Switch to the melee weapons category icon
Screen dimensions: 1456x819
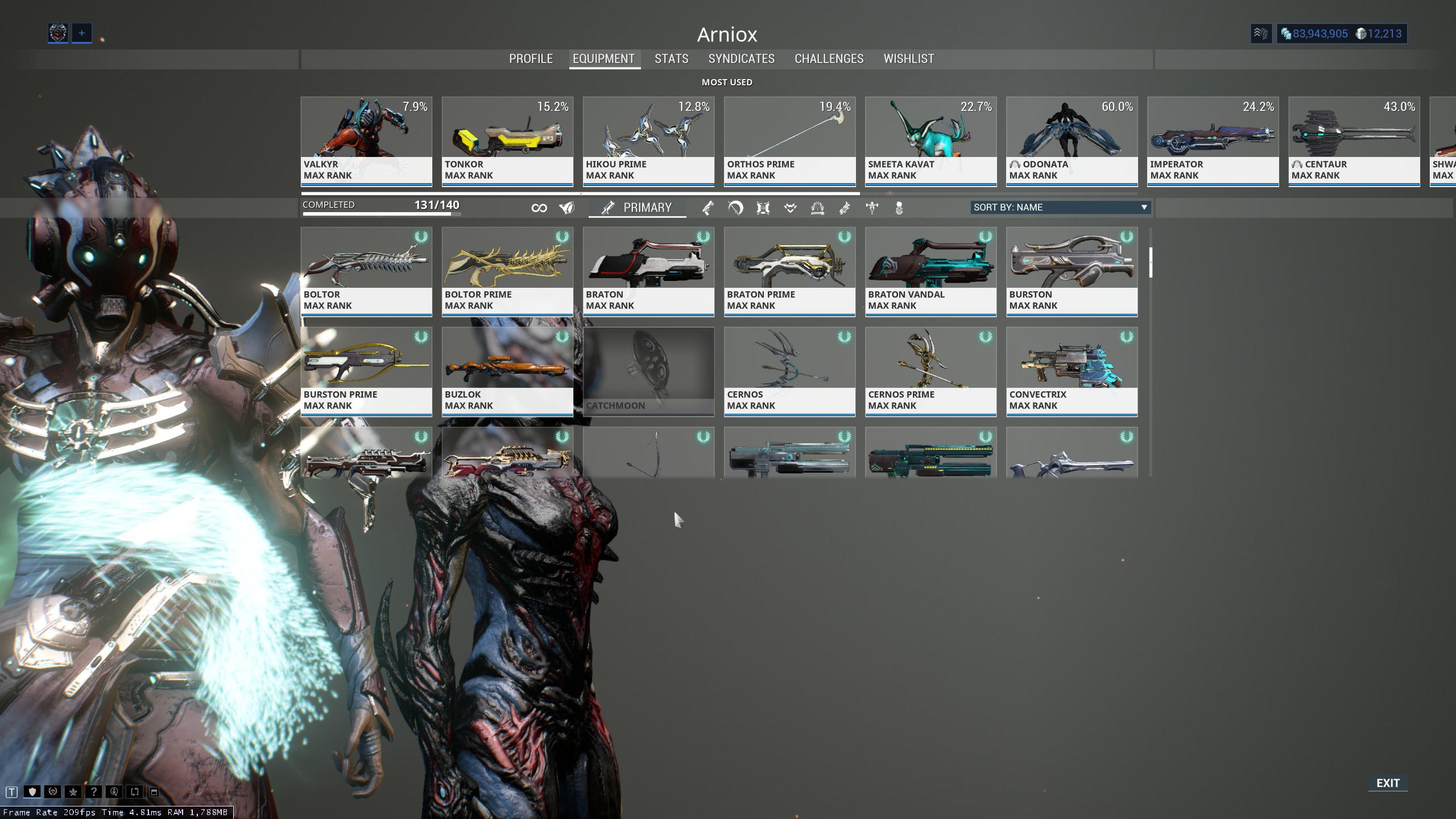click(x=735, y=208)
